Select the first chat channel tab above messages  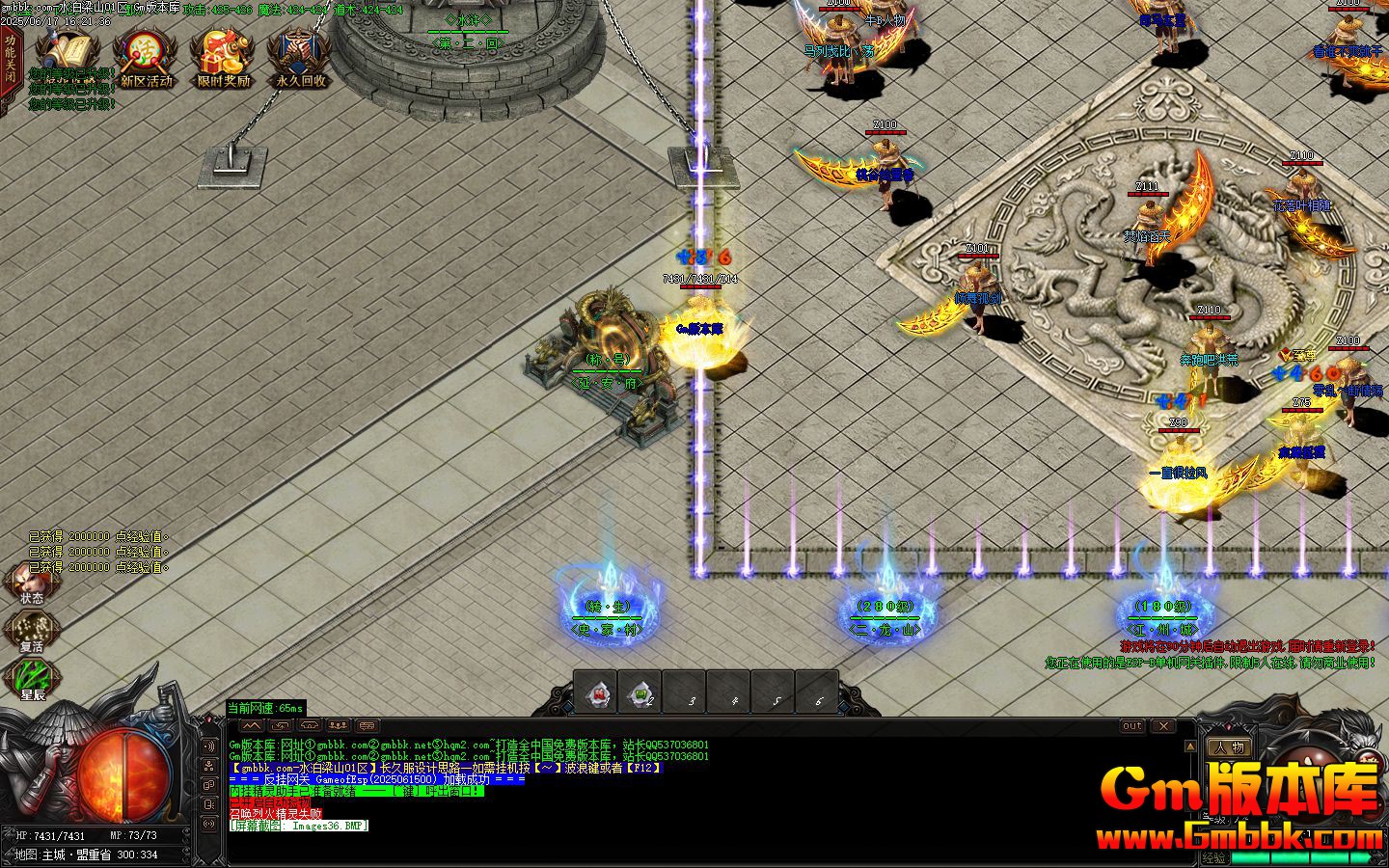coord(280,726)
